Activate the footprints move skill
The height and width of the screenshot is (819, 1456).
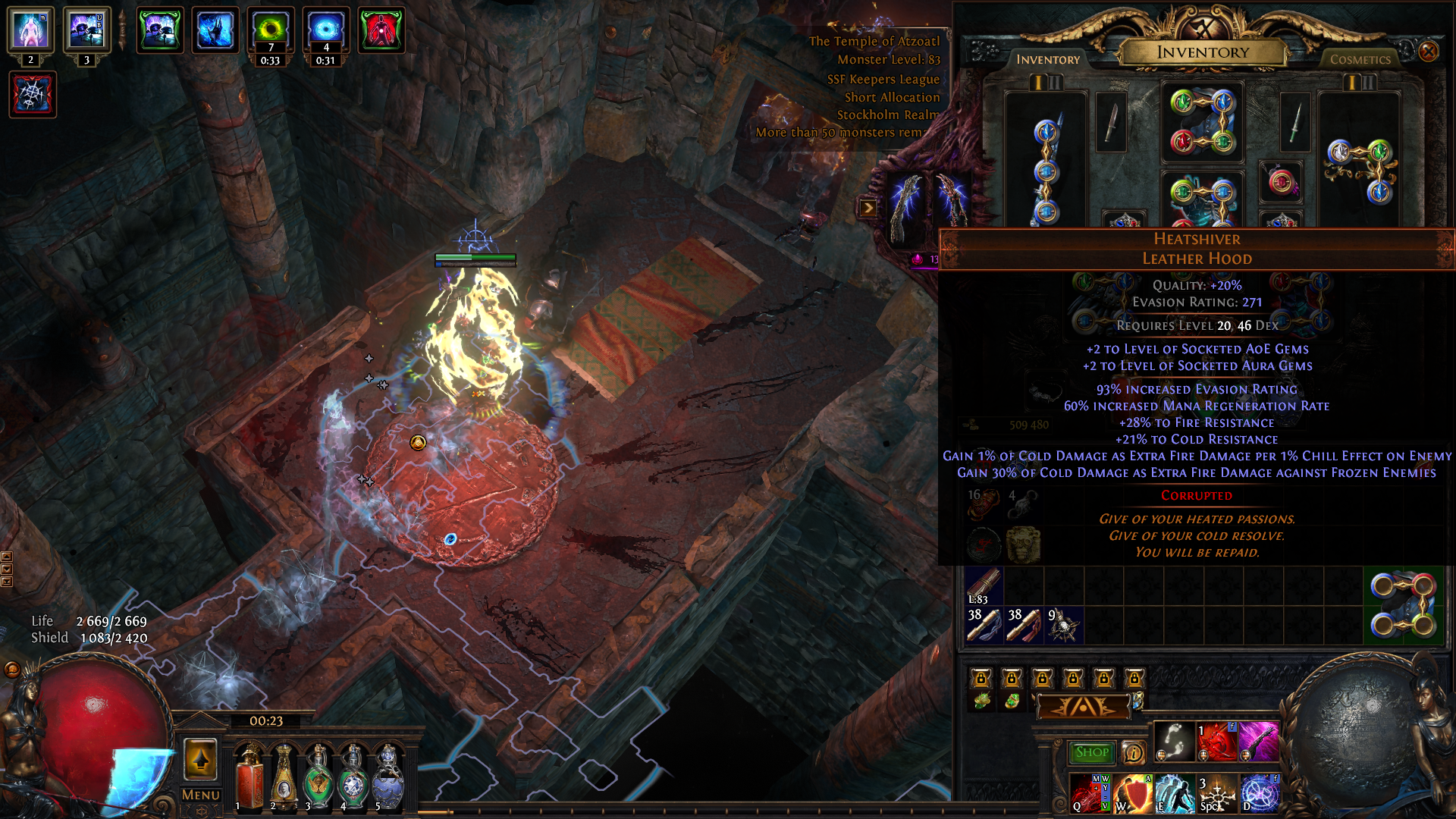click(1174, 742)
